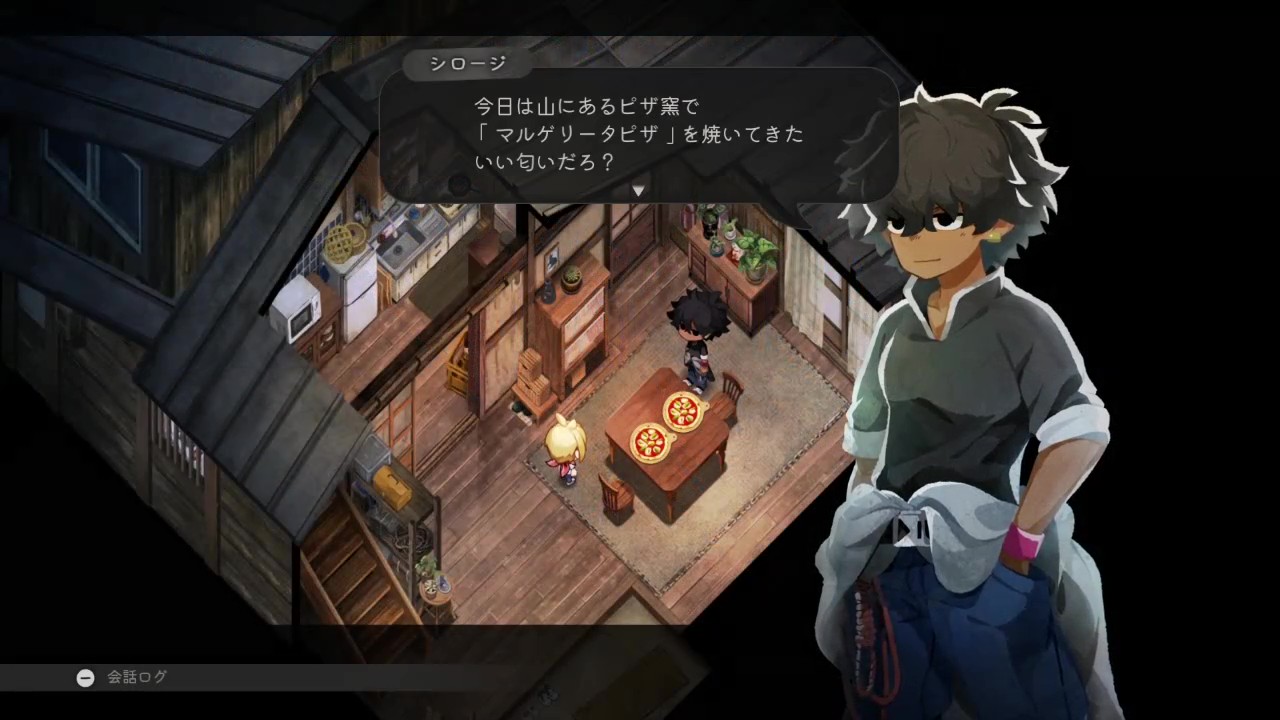Click the down arrow to advance the dialogue

click(x=638, y=189)
